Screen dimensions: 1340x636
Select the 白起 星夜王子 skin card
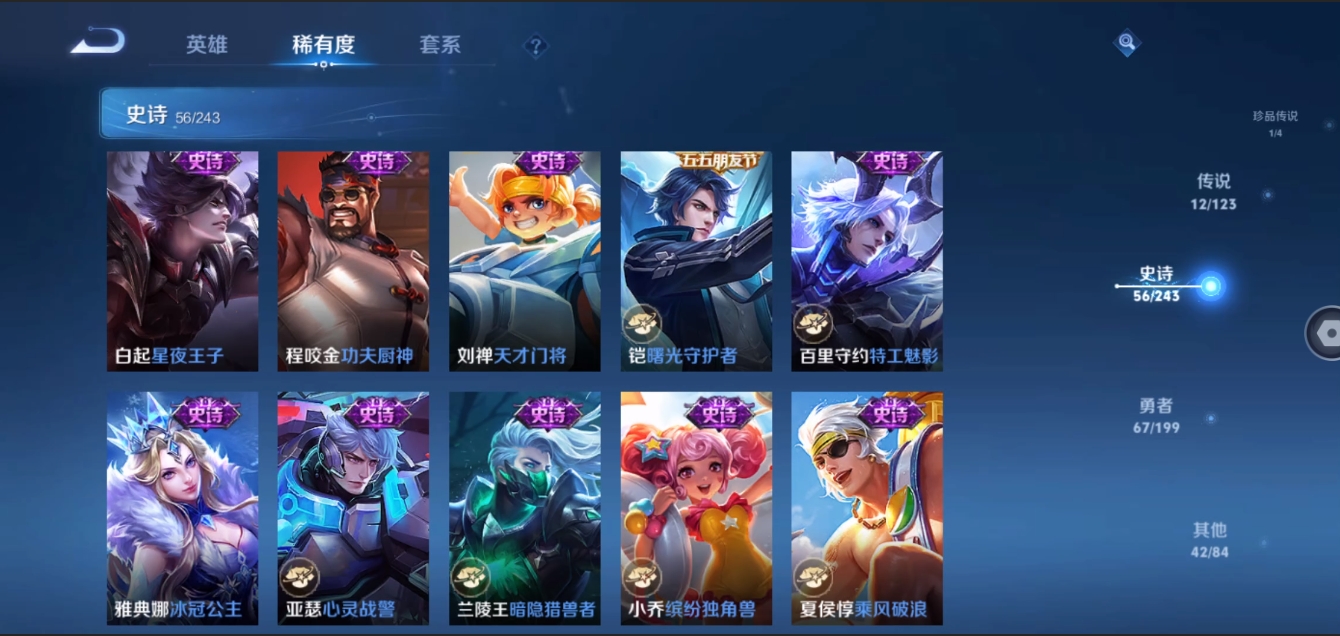pyautogui.click(x=182, y=261)
